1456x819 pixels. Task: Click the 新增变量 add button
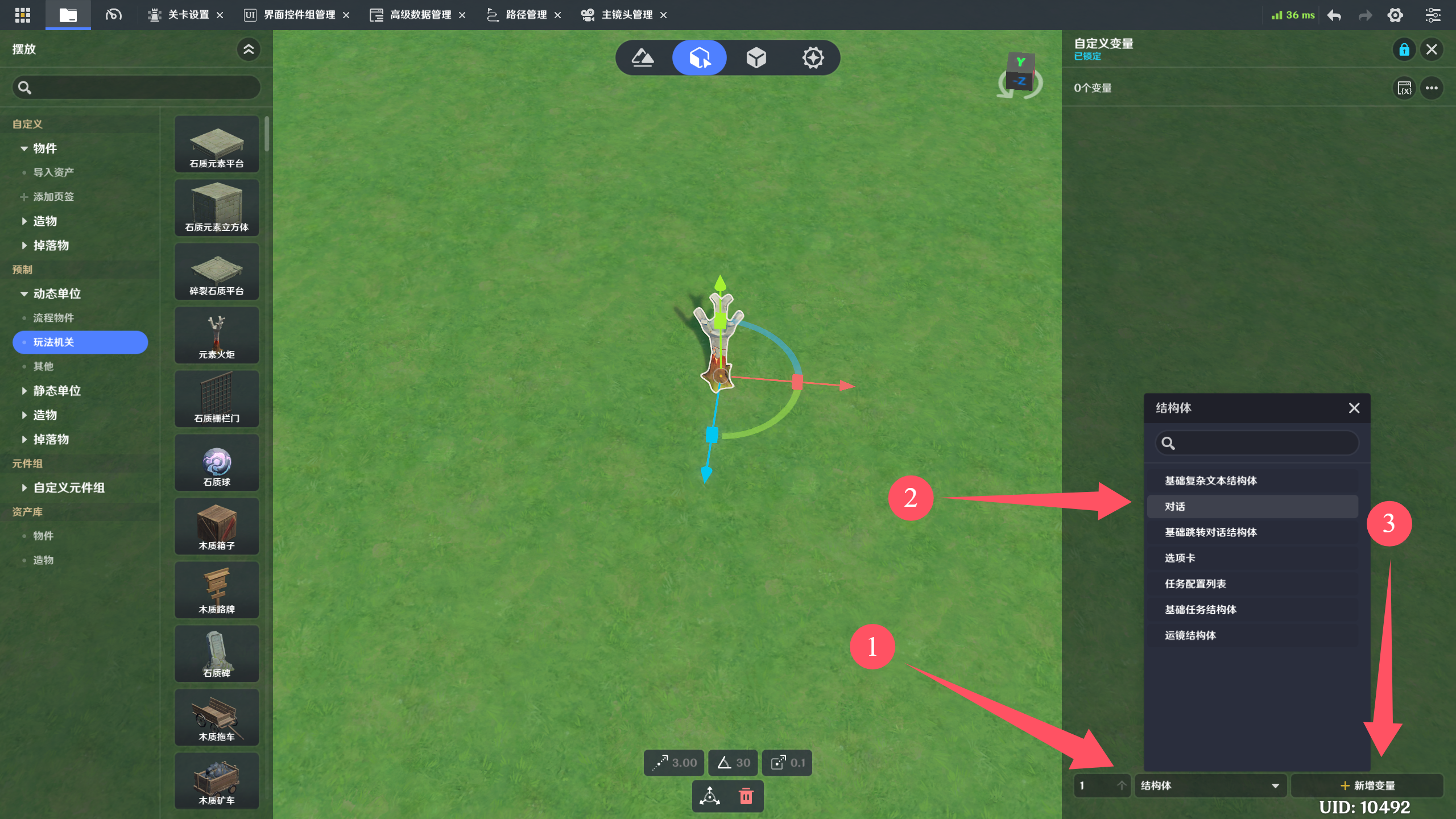click(1367, 785)
